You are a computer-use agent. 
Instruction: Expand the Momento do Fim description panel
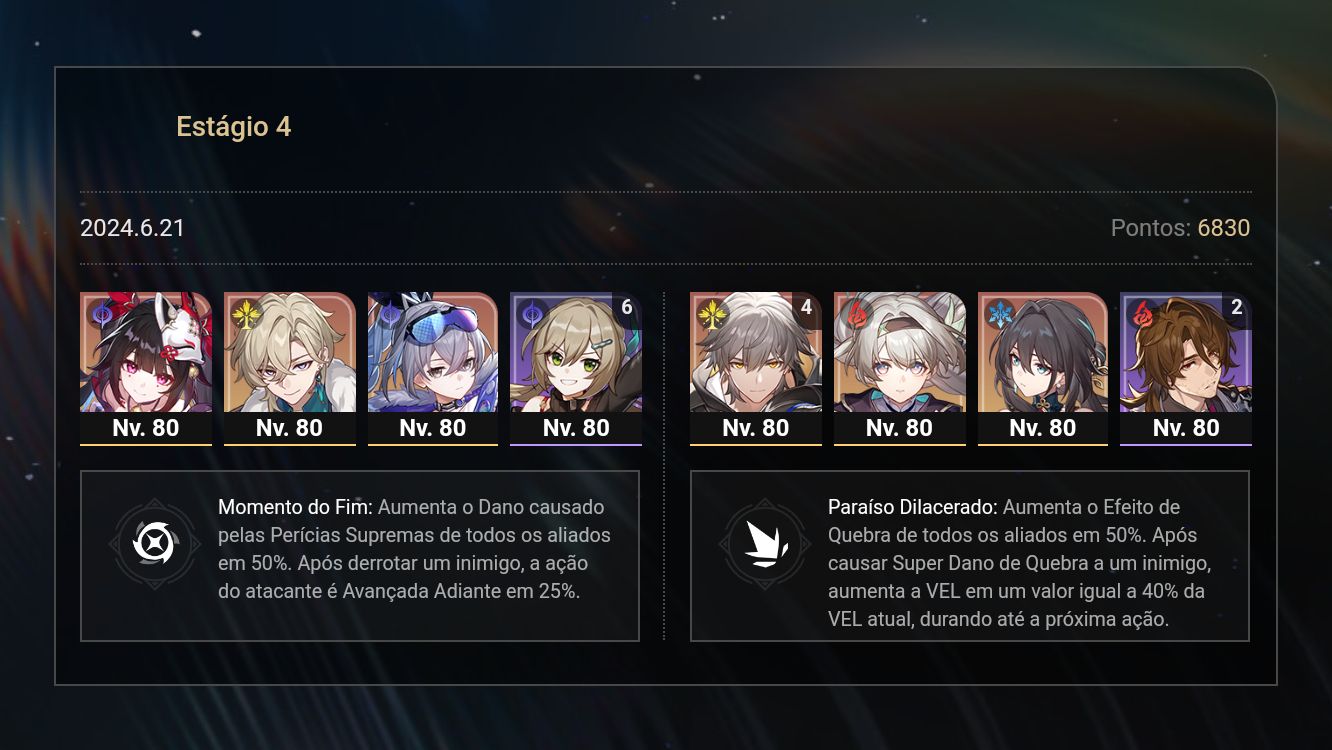tap(360, 555)
